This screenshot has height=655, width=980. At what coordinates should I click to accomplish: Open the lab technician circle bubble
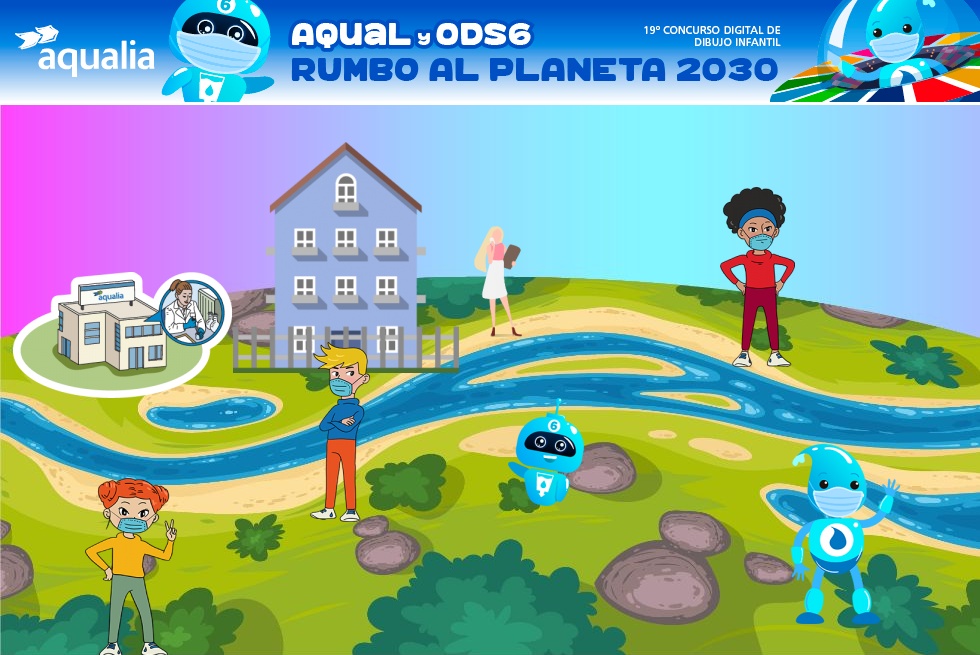point(191,310)
